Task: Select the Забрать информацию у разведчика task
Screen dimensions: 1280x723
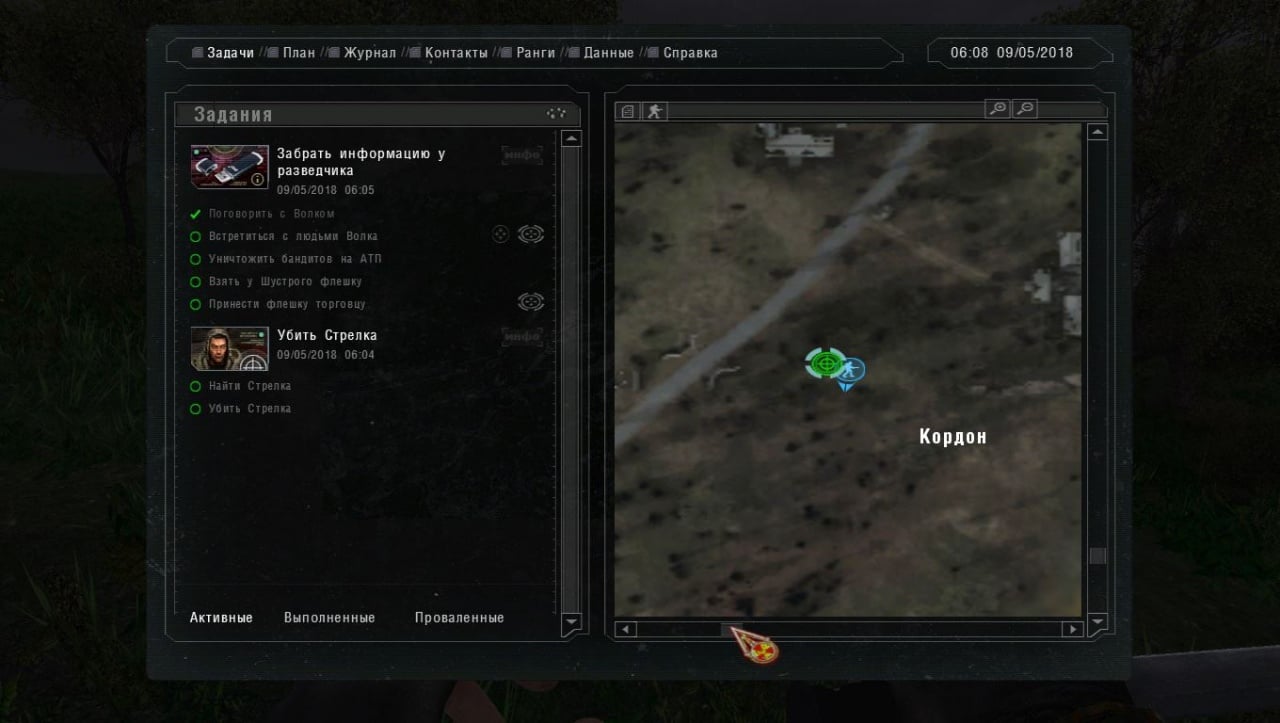Action: 360,162
